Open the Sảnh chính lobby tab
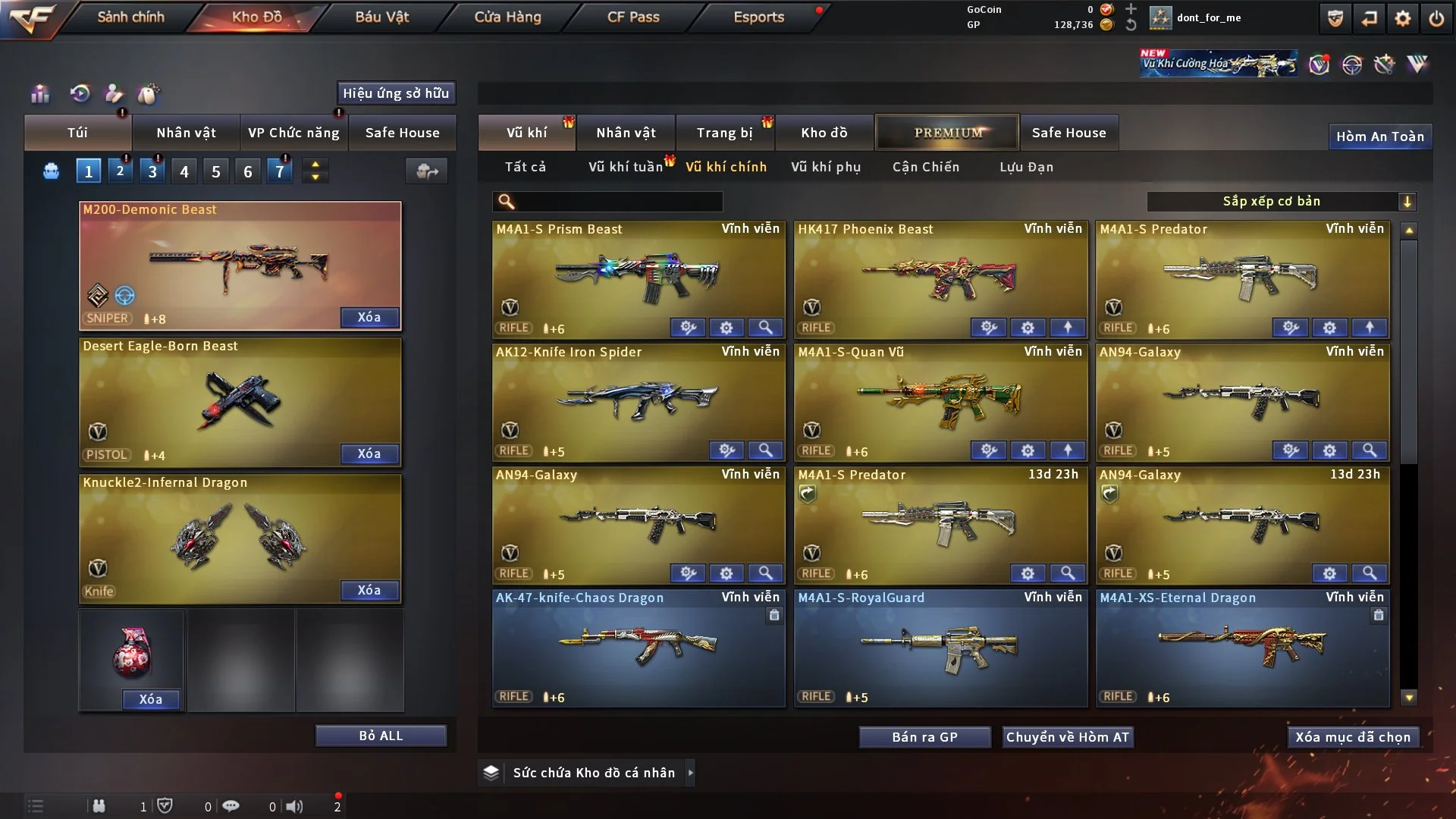This screenshot has width=1456, height=819. click(130, 17)
